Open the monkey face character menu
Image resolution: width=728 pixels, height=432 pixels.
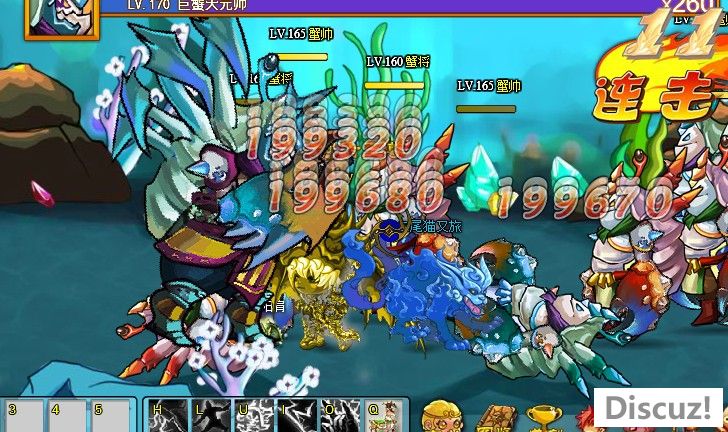click(441, 417)
